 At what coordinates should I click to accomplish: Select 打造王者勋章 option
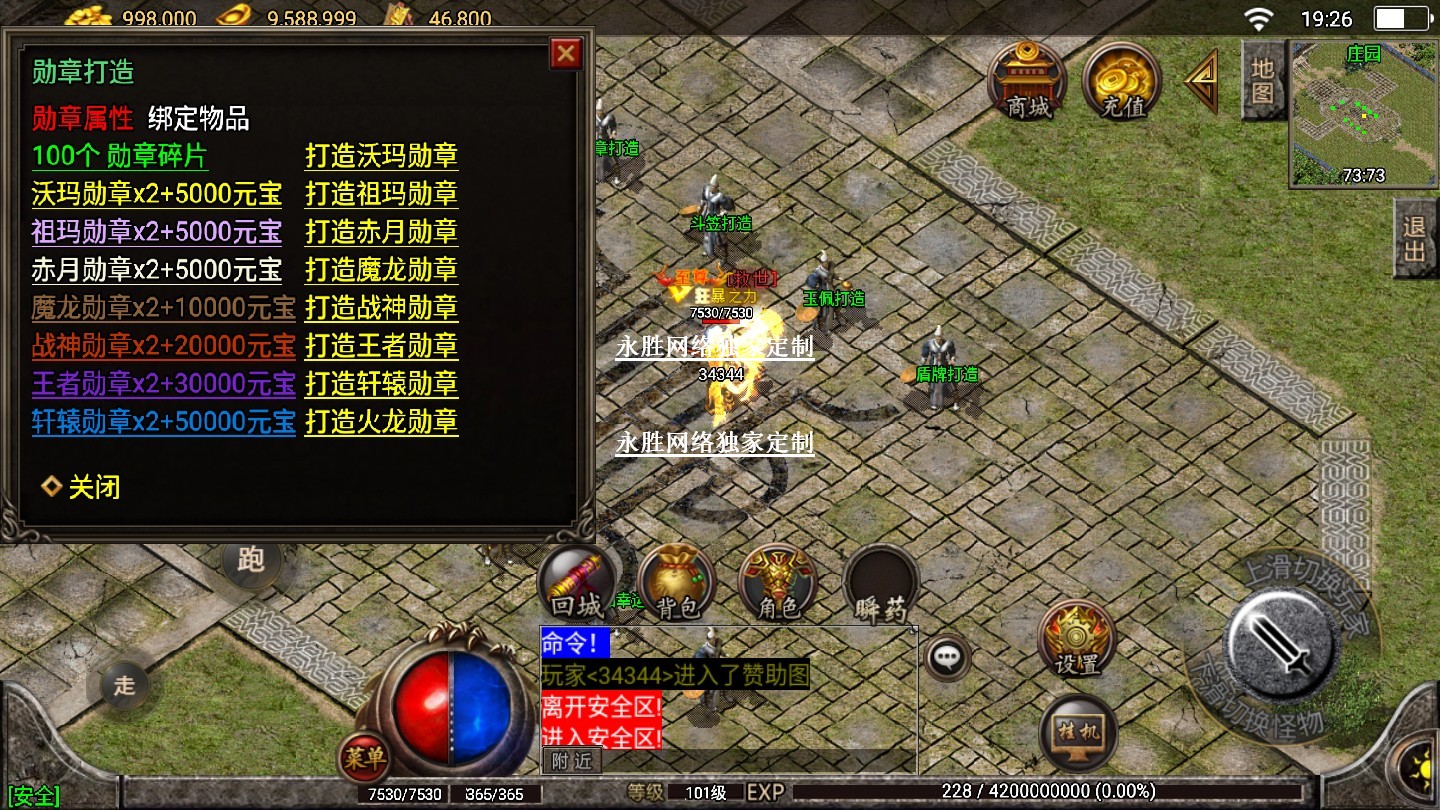click(x=381, y=346)
